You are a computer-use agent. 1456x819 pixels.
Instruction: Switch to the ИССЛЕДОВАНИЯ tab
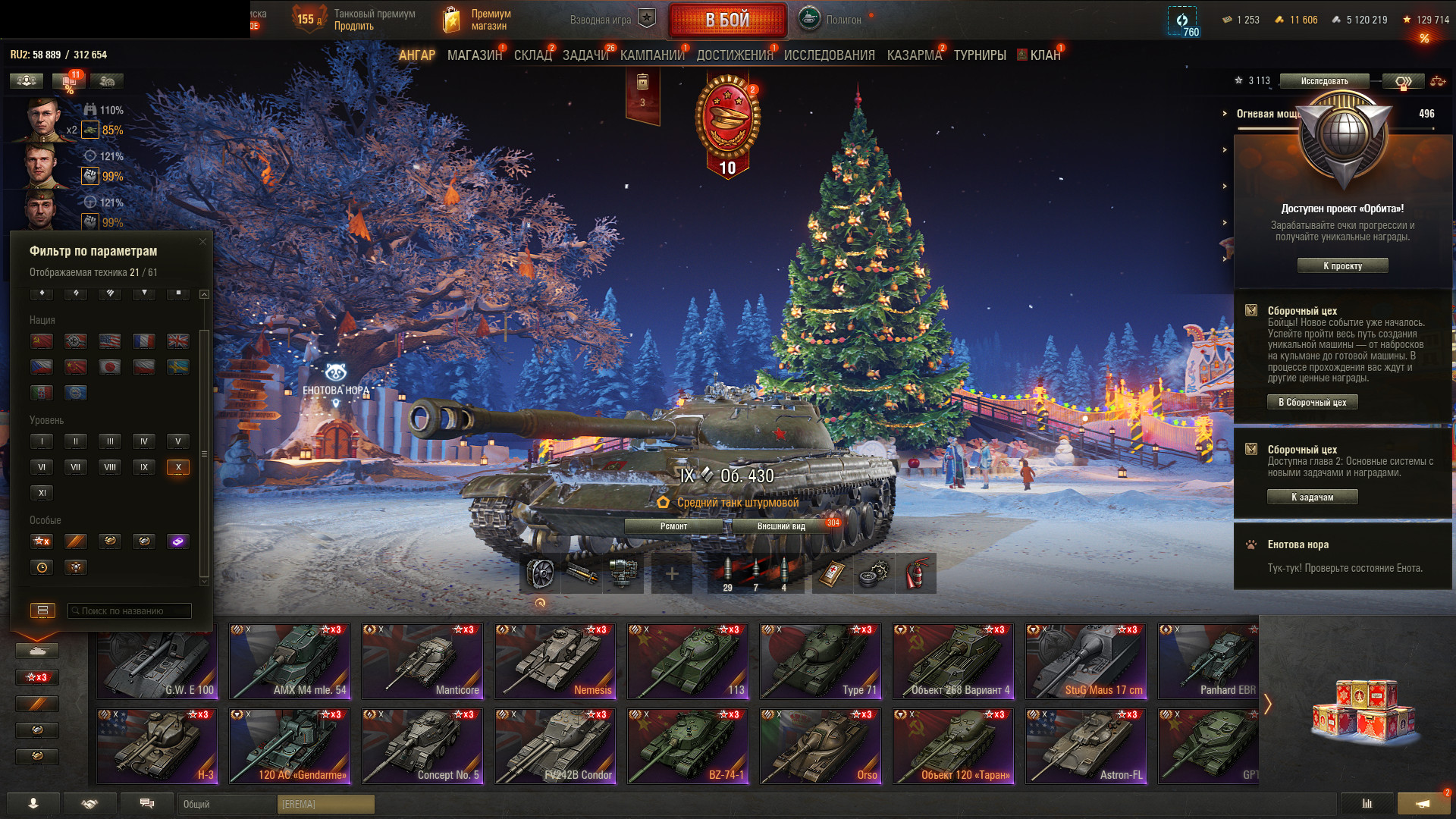[x=829, y=55]
